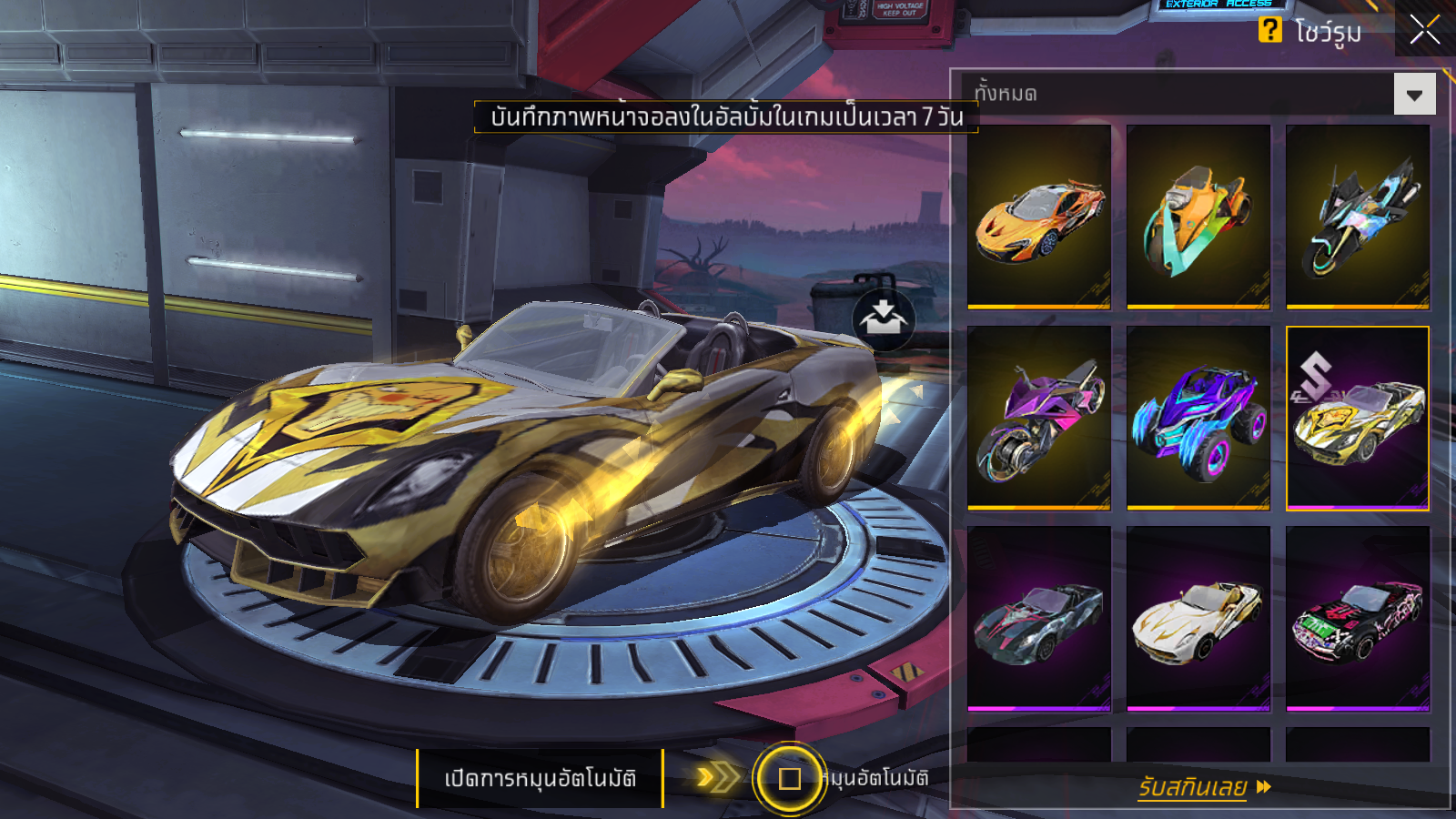Image resolution: width=1456 pixels, height=819 pixels.
Task: Click the รับสกินเลย get skin link
Action: pos(1203,787)
